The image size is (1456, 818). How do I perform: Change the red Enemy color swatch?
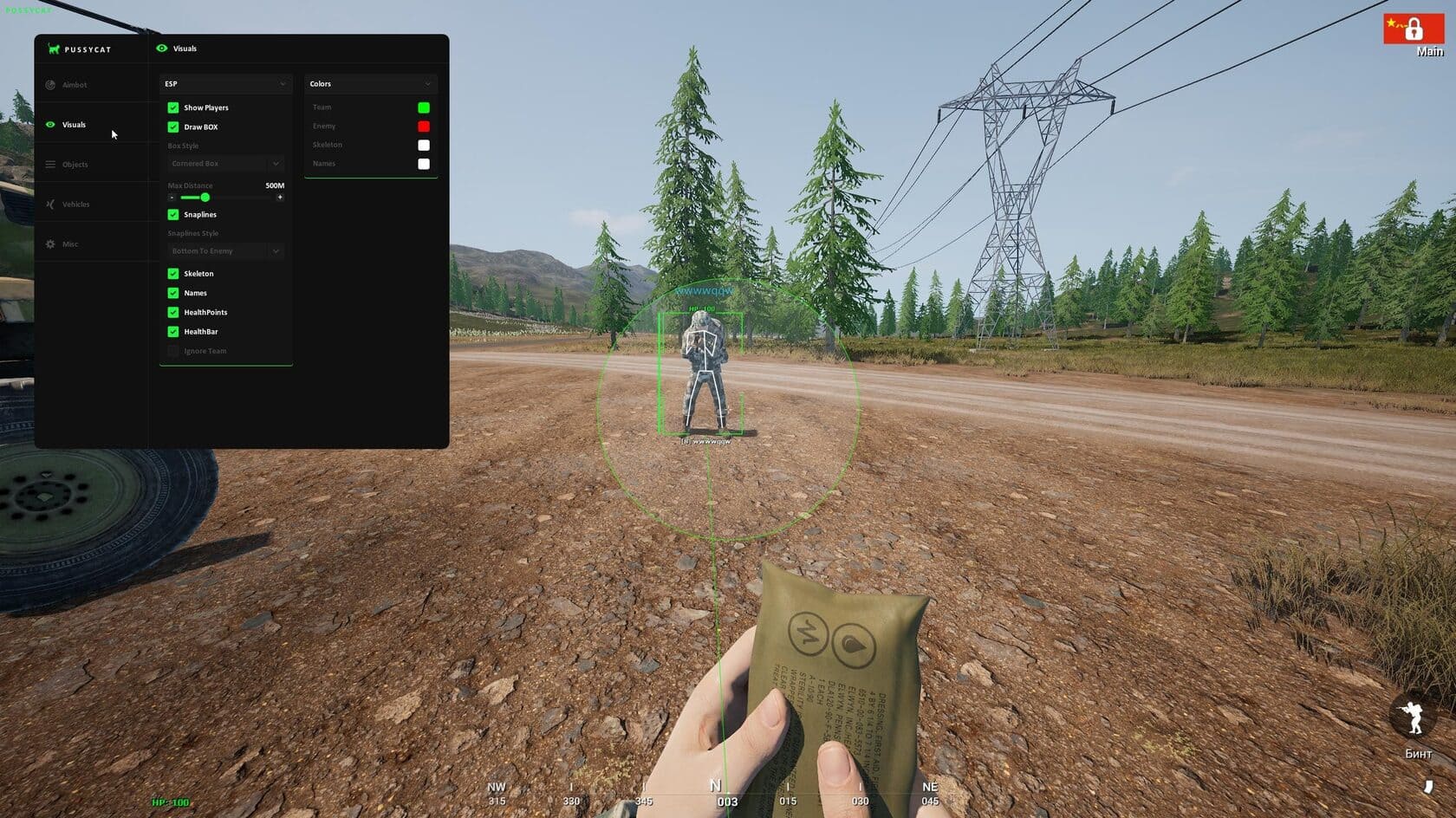pyautogui.click(x=424, y=127)
